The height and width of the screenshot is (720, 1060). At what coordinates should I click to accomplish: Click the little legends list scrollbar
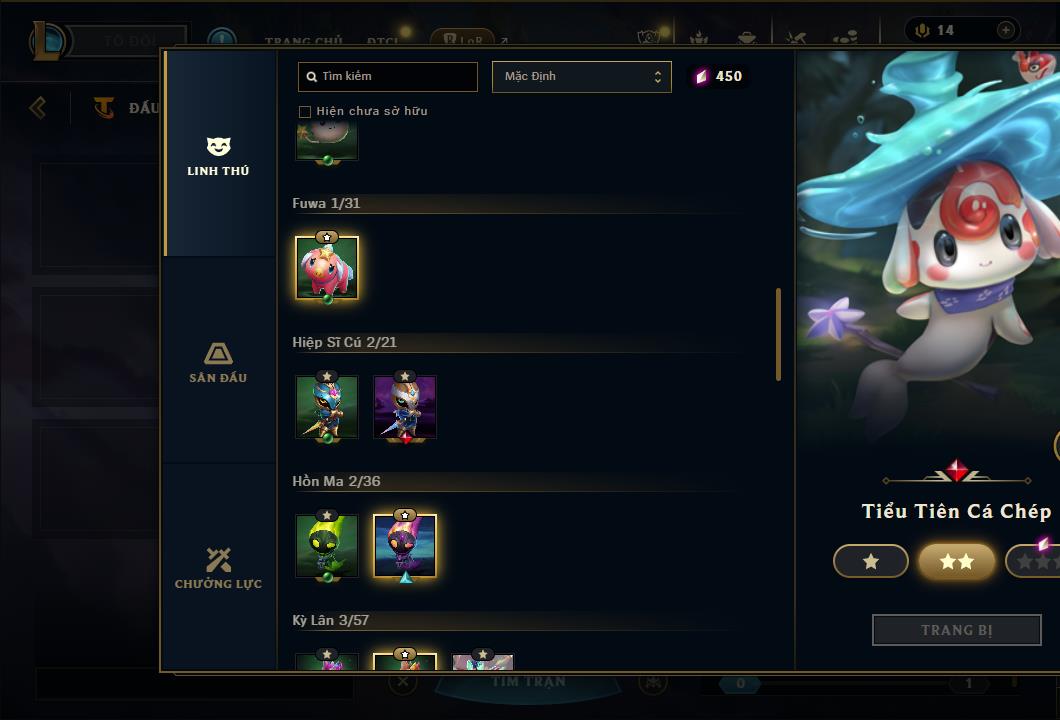[778, 335]
